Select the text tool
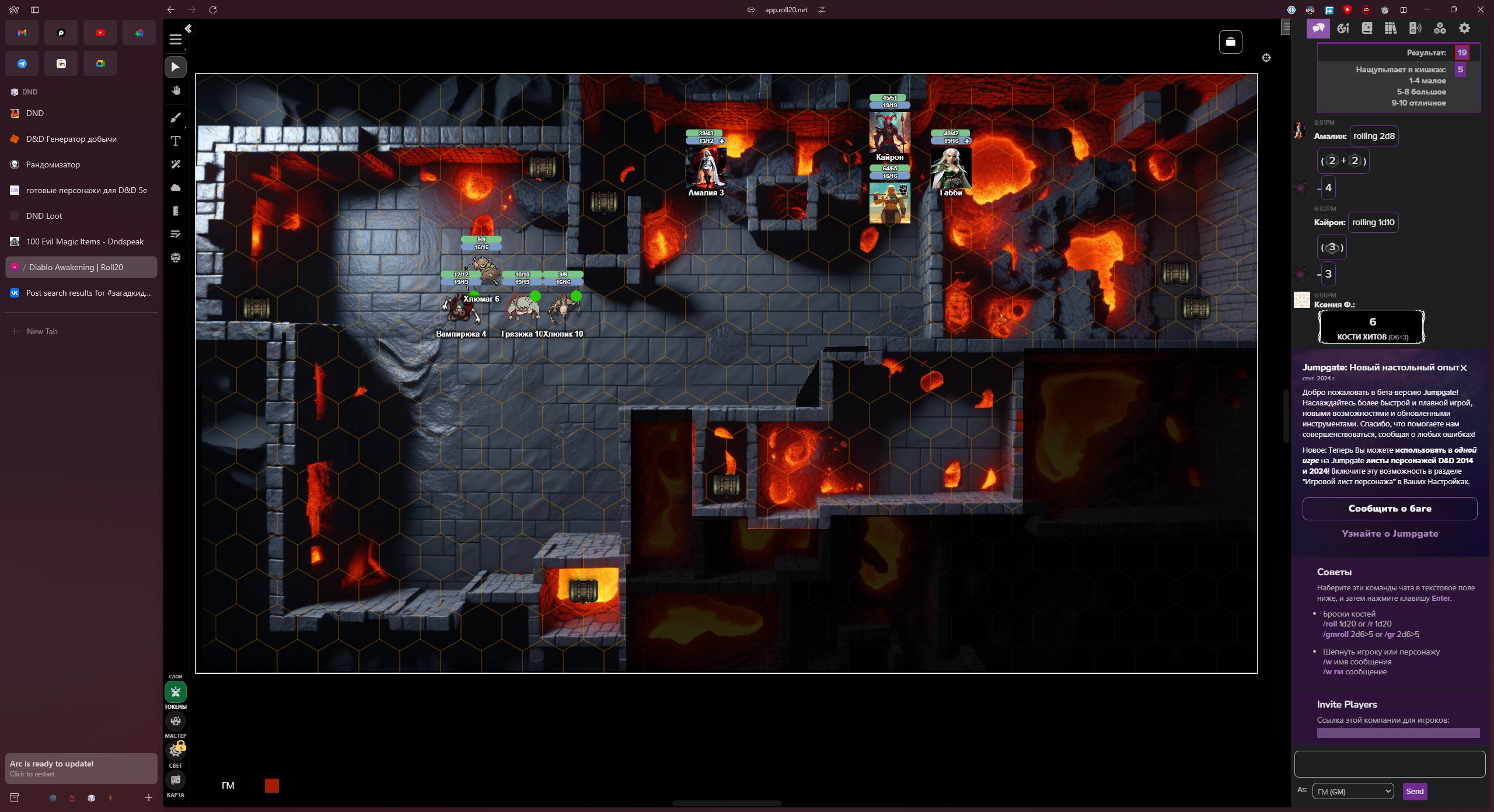Screen dimensions: 1494x812 tap(176, 141)
